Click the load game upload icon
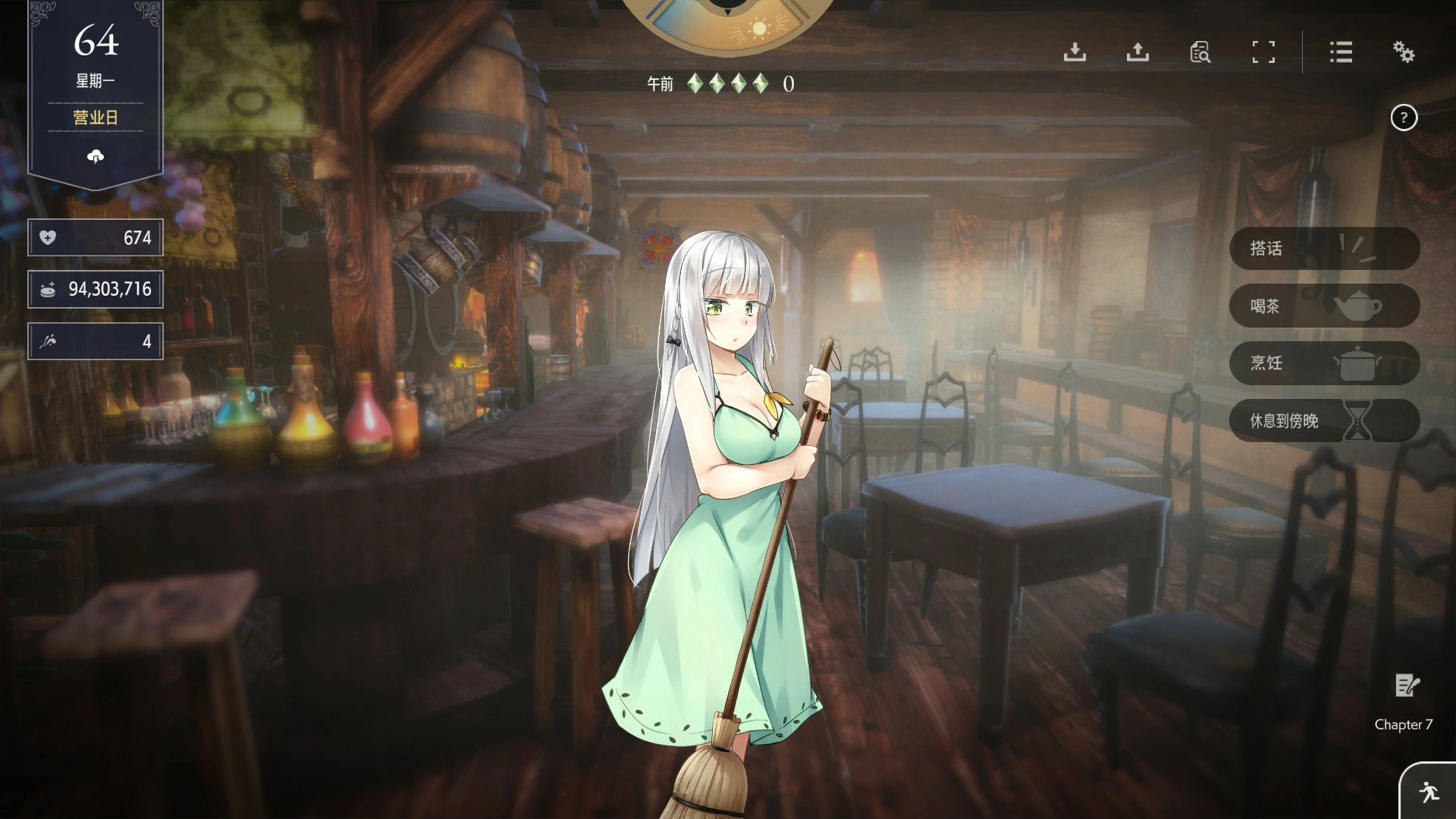Screen dimensions: 1456x819 click(x=1137, y=52)
